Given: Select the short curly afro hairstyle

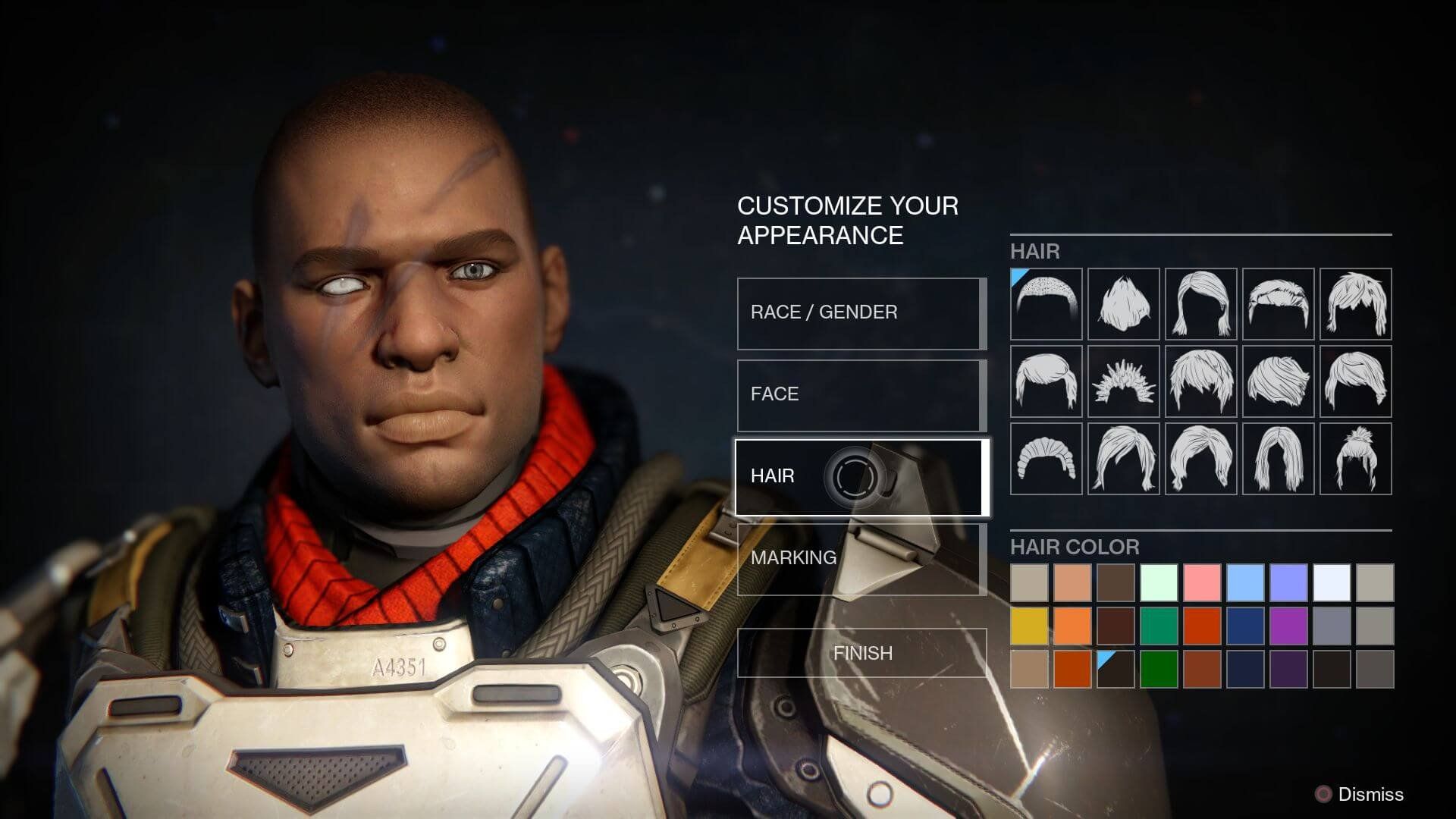Looking at the screenshot, I should (x=1122, y=303).
